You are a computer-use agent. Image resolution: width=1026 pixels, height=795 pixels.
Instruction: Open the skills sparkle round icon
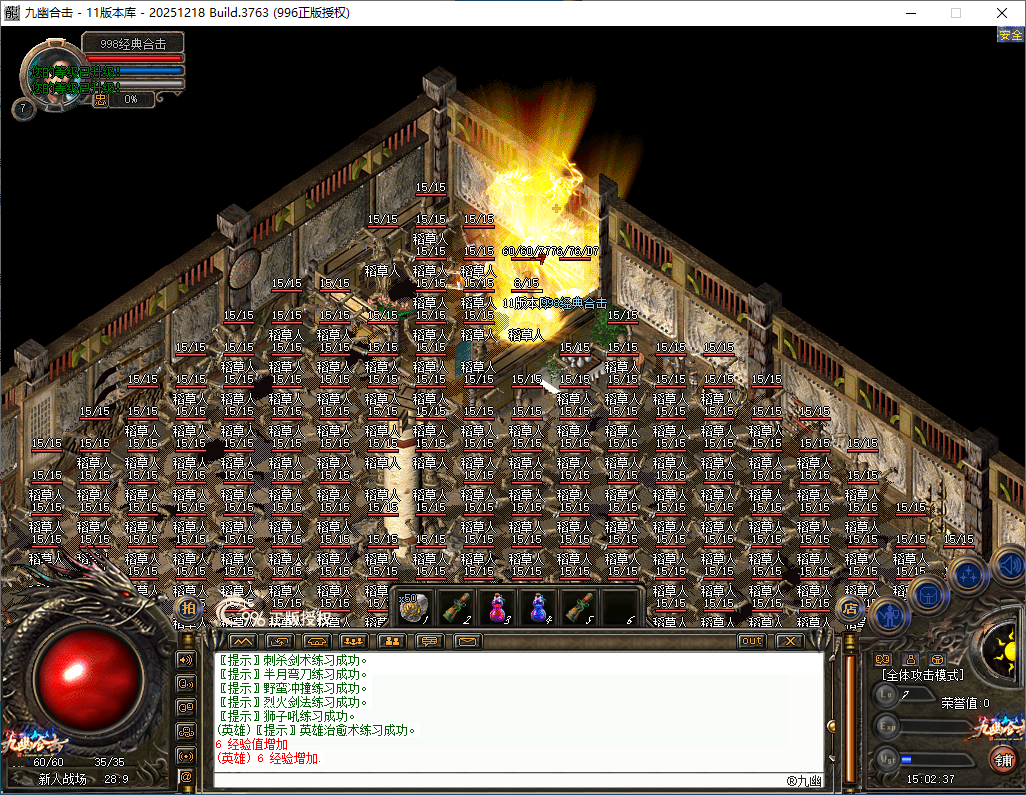(x=967, y=574)
